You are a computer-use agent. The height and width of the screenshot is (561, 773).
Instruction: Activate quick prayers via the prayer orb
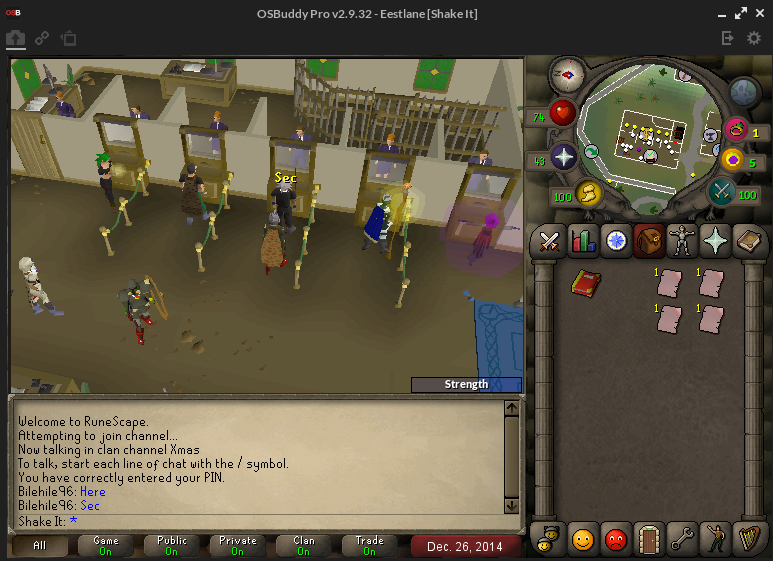click(564, 157)
